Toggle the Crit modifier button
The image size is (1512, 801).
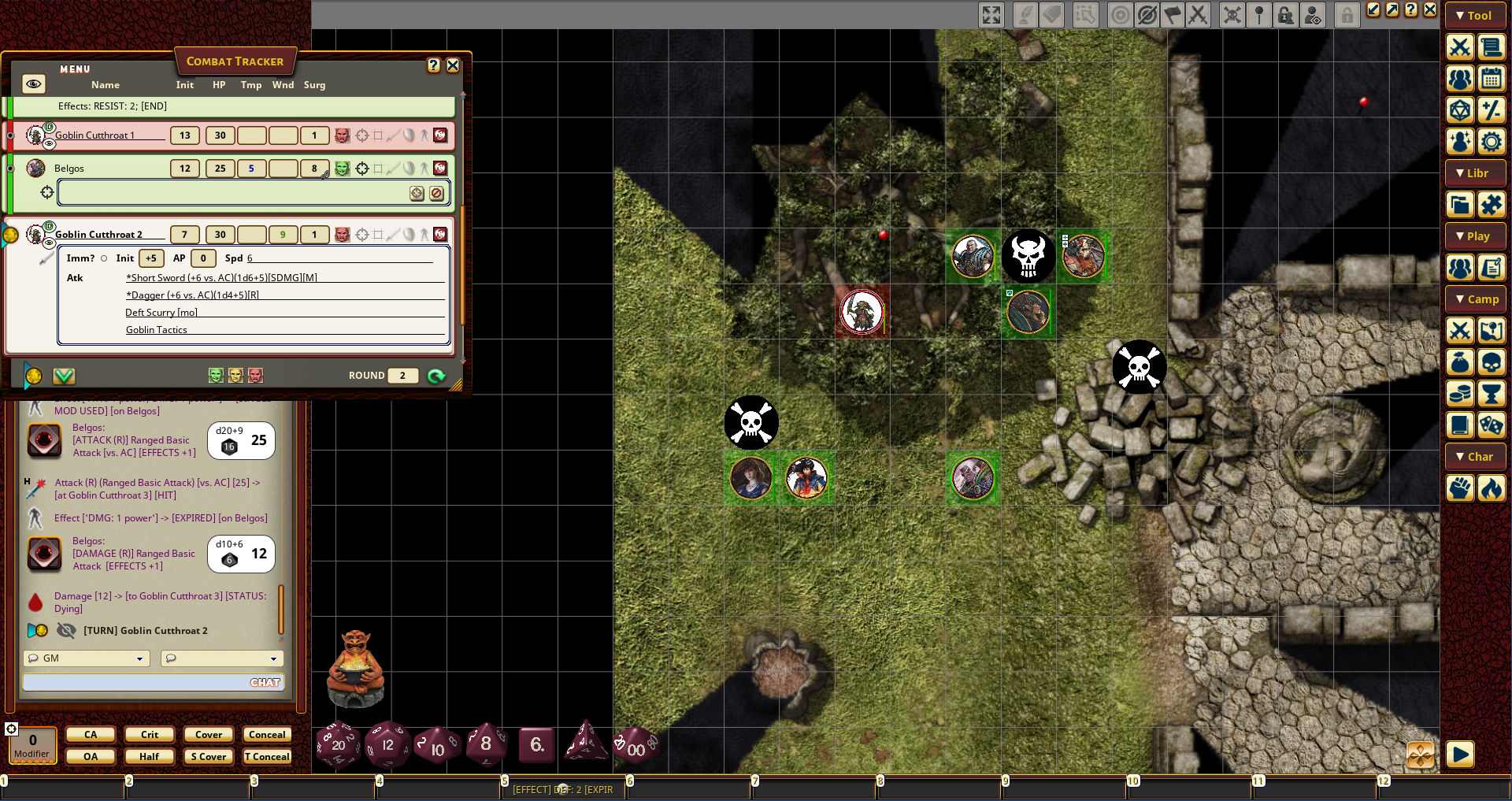point(150,735)
